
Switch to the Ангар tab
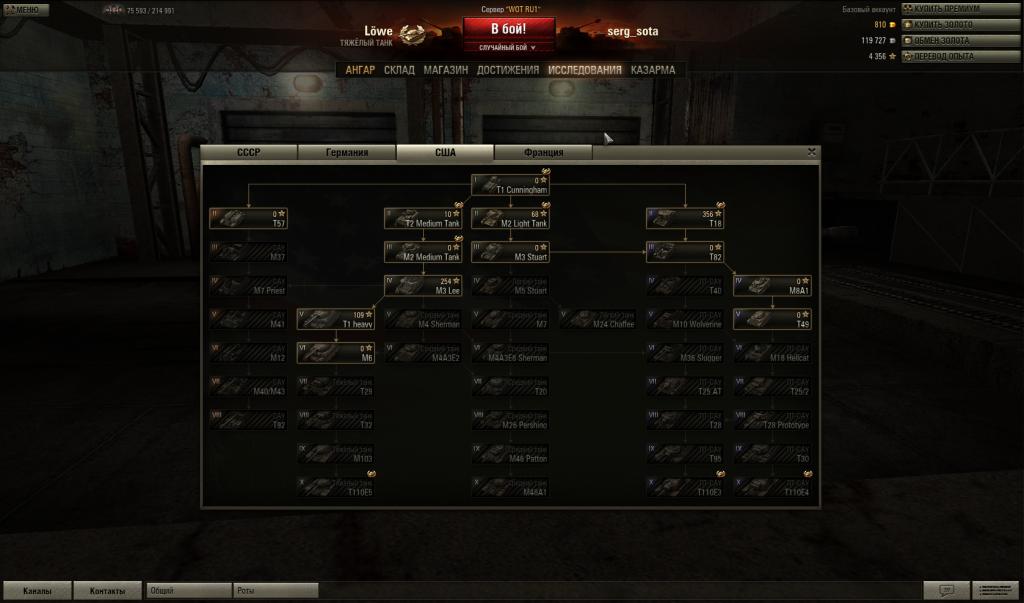[x=360, y=70]
